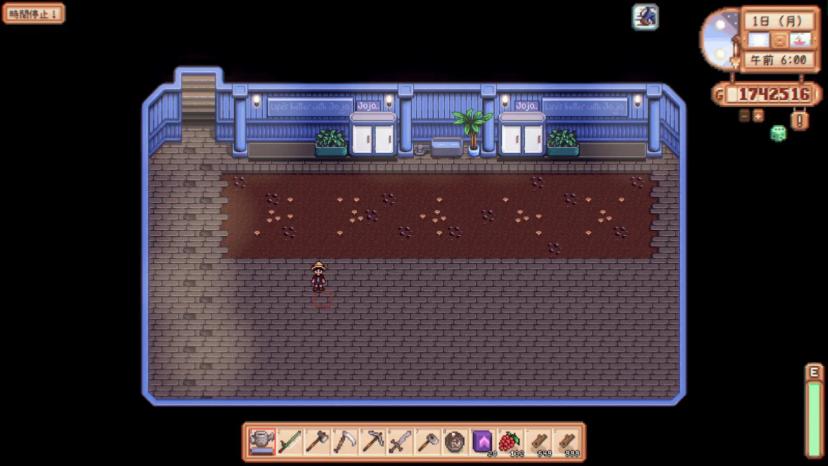This screenshot has height=466, width=828.
Task: Click the green dice icon
Action: point(778,133)
